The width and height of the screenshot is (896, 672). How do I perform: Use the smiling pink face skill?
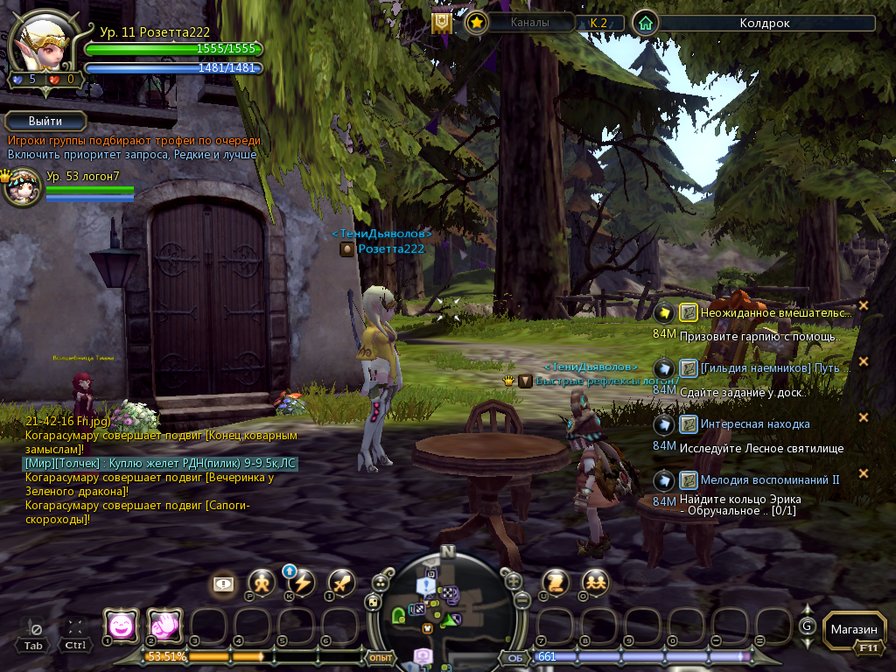(x=121, y=626)
